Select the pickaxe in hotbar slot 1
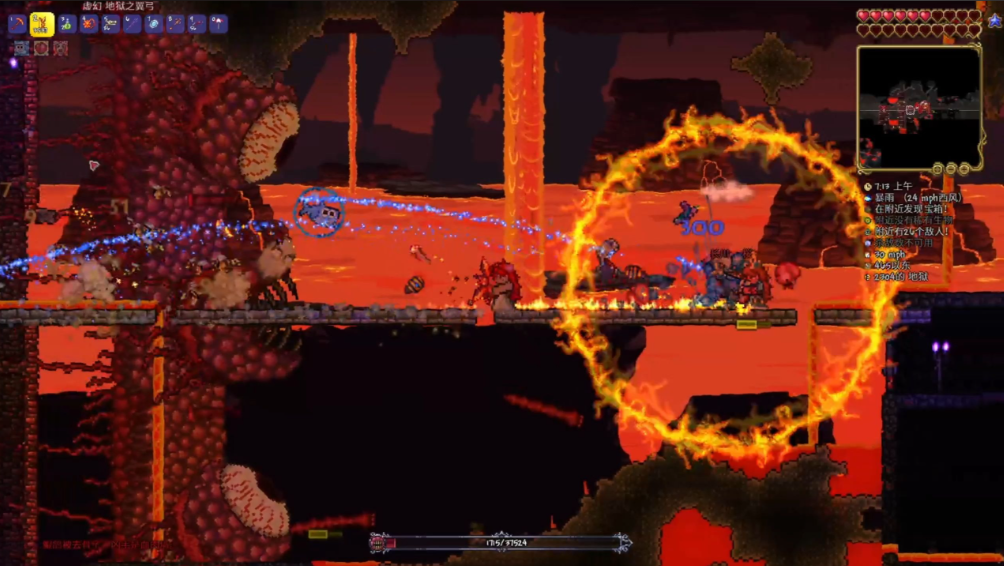Image resolution: width=1004 pixels, height=566 pixels. pos(17,24)
